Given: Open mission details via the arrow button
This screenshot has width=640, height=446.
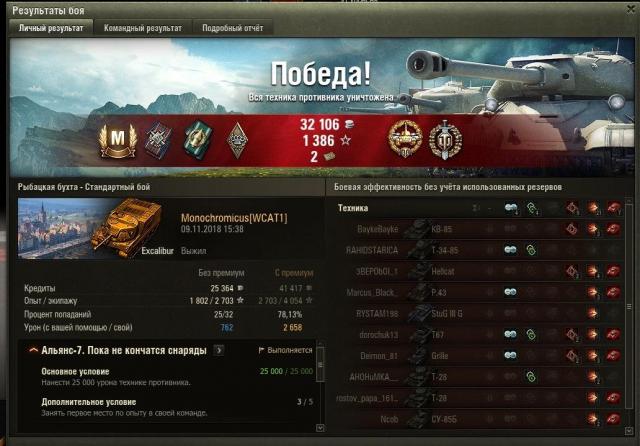Looking at the screenshot, I should pyautogui.click(x=219, y=351).
